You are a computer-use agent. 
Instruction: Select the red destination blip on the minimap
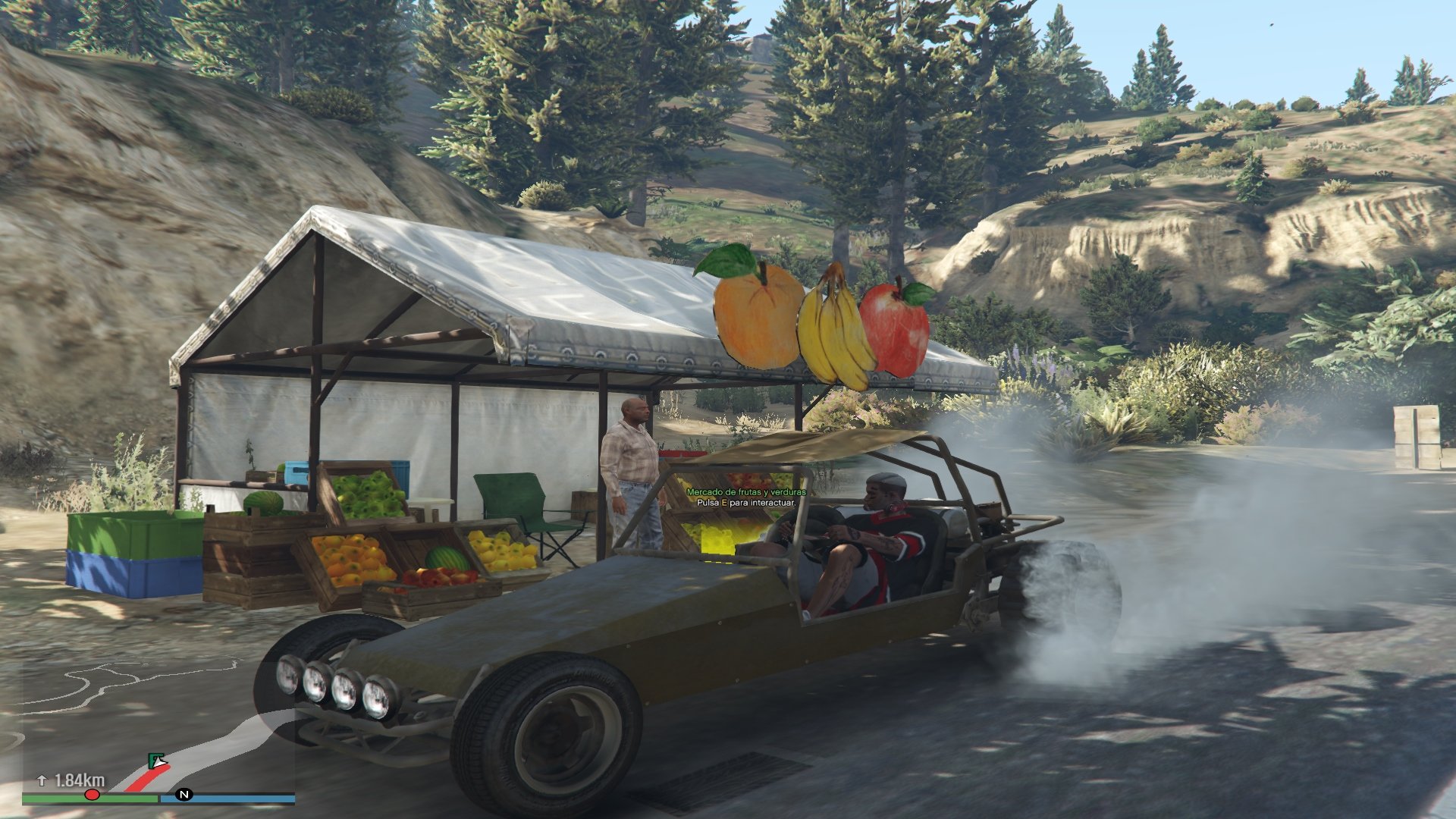92,795
